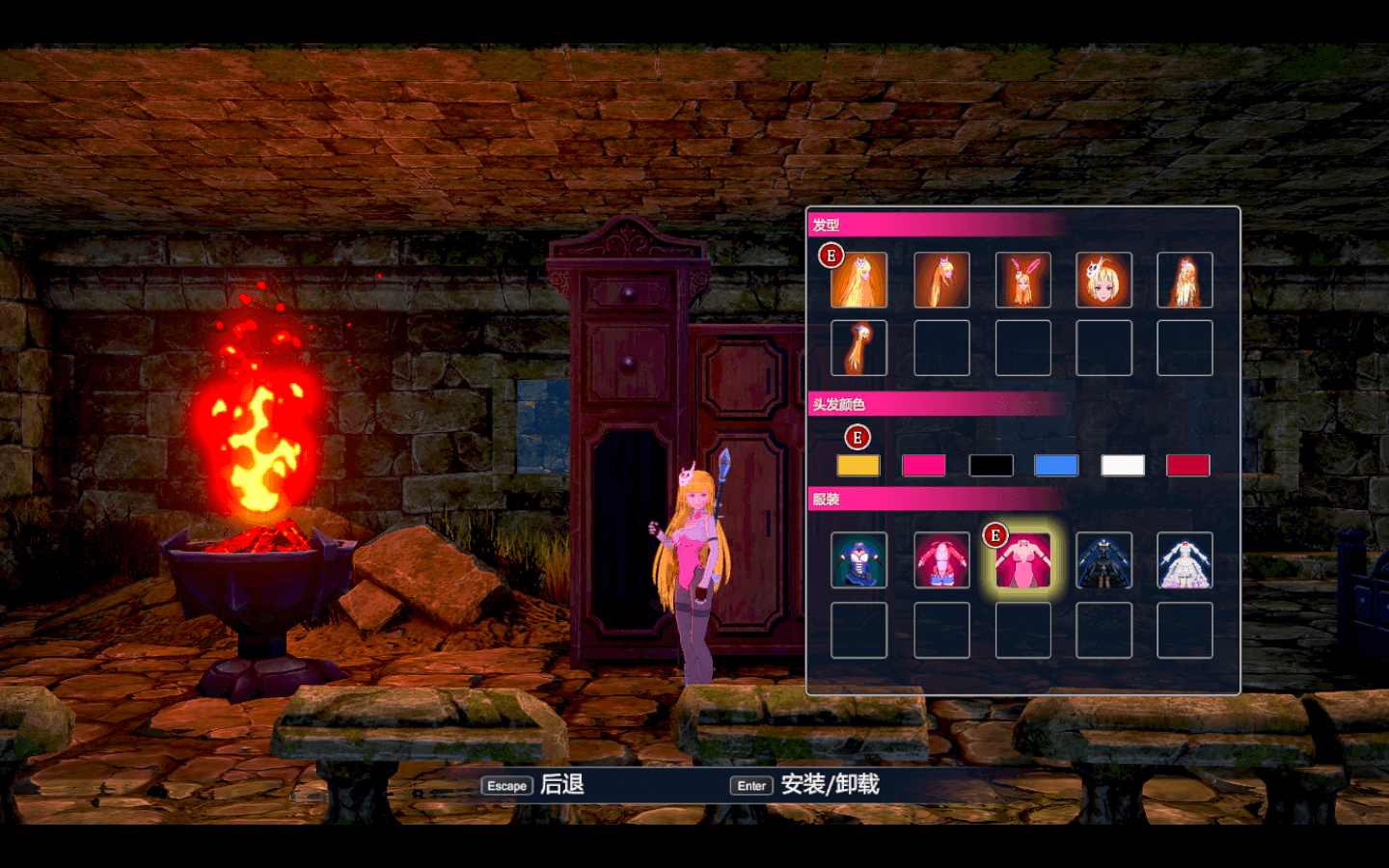Equip the white frilly dress outfit

click(x=1185, y=561)
